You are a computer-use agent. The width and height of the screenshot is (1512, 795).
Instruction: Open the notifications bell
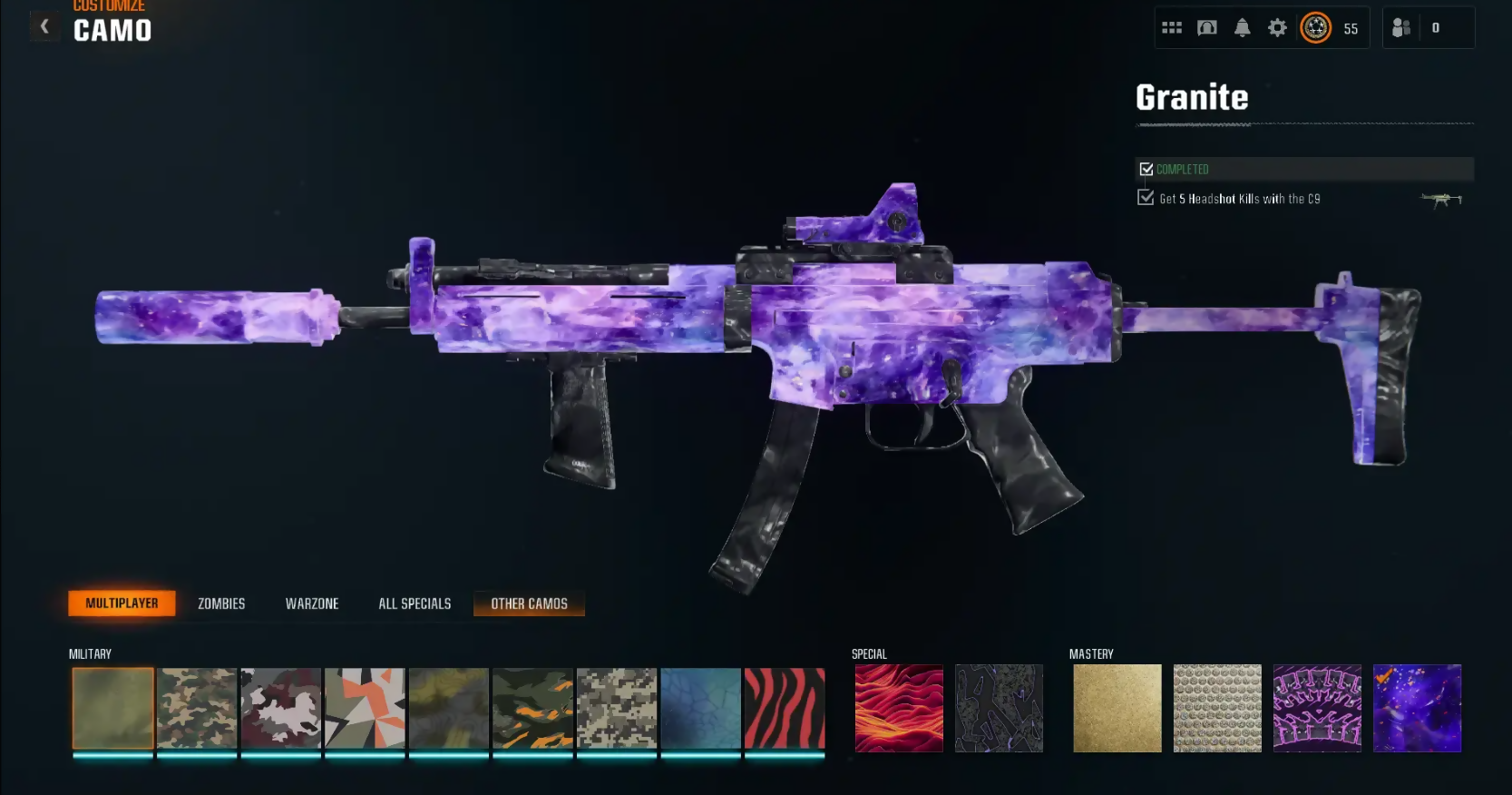[1243, 28]
